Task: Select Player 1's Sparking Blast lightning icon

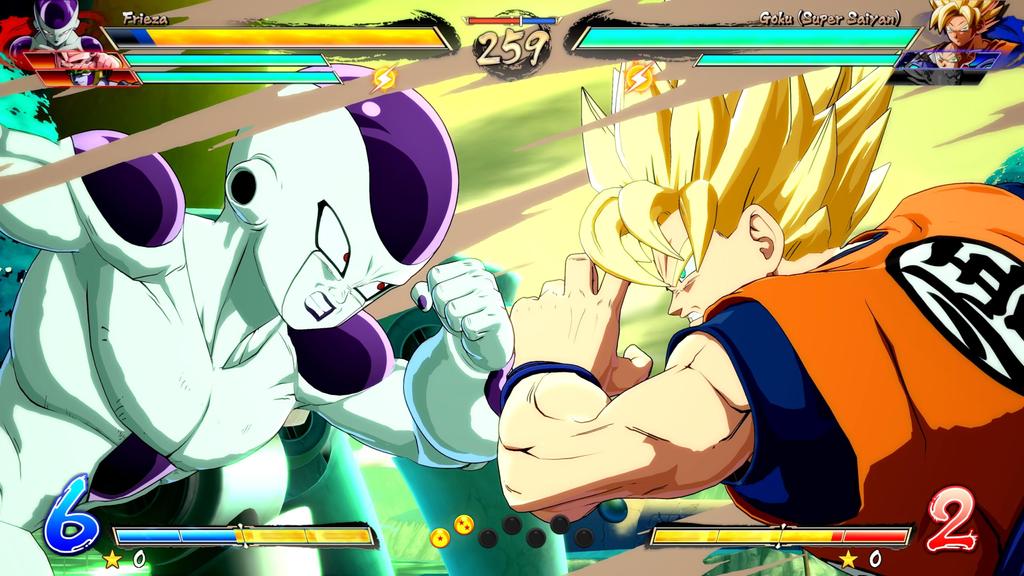Action: tap(384, 77)
